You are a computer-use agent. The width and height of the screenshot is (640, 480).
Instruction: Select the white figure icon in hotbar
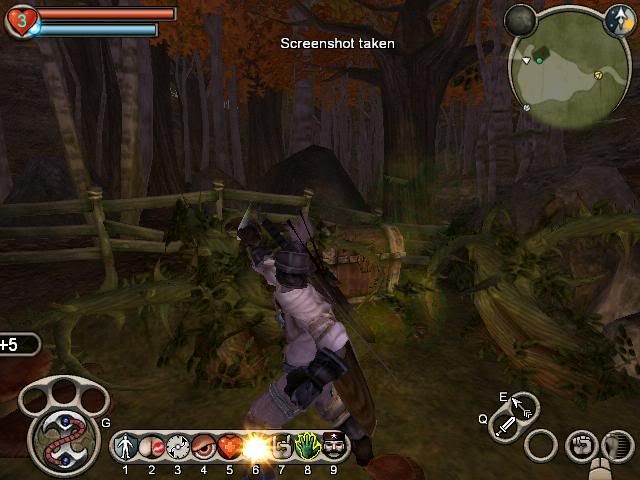(126, 446)
